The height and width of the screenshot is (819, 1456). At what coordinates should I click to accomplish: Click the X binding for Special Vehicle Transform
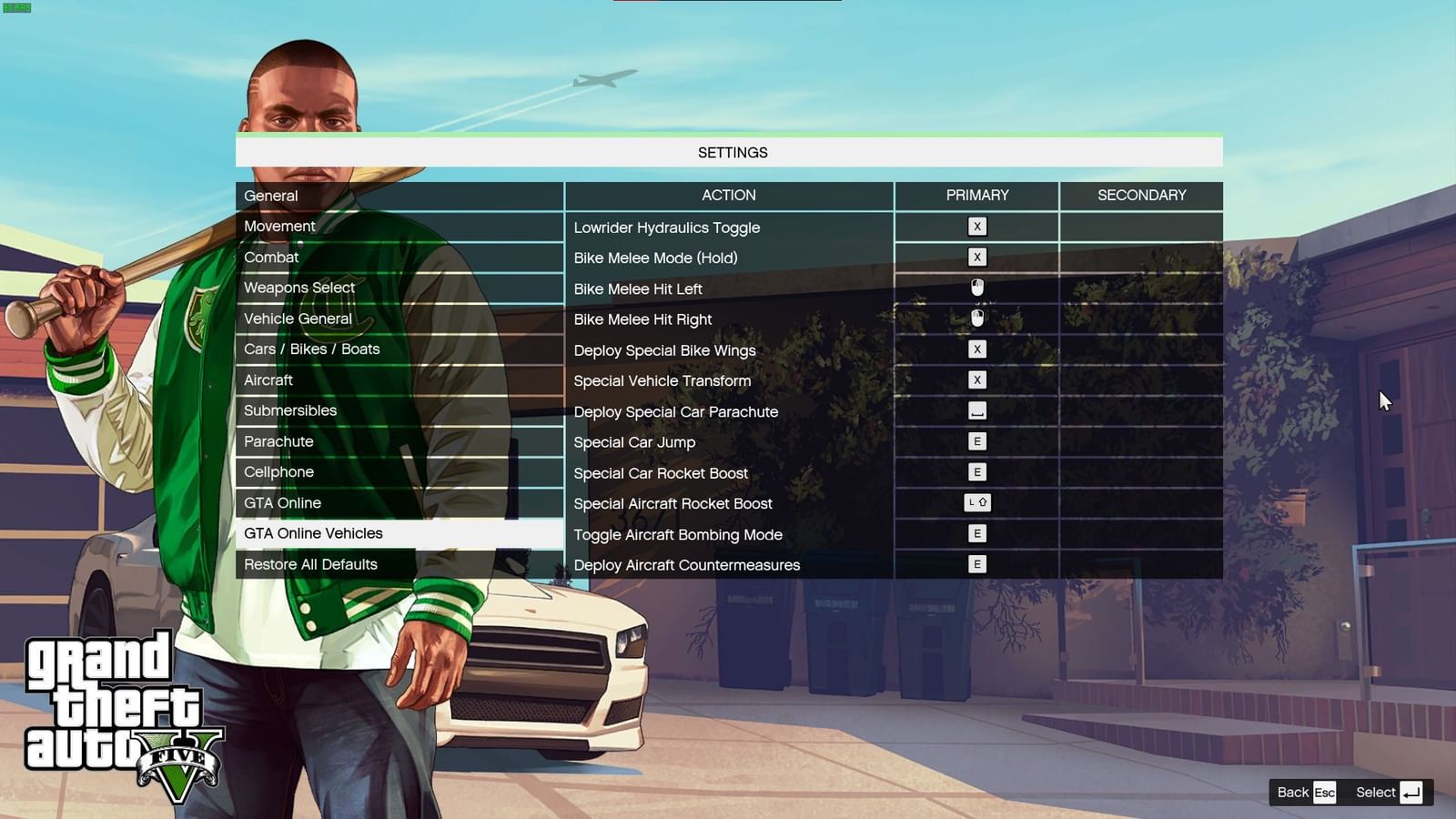(x=976, y=380)
